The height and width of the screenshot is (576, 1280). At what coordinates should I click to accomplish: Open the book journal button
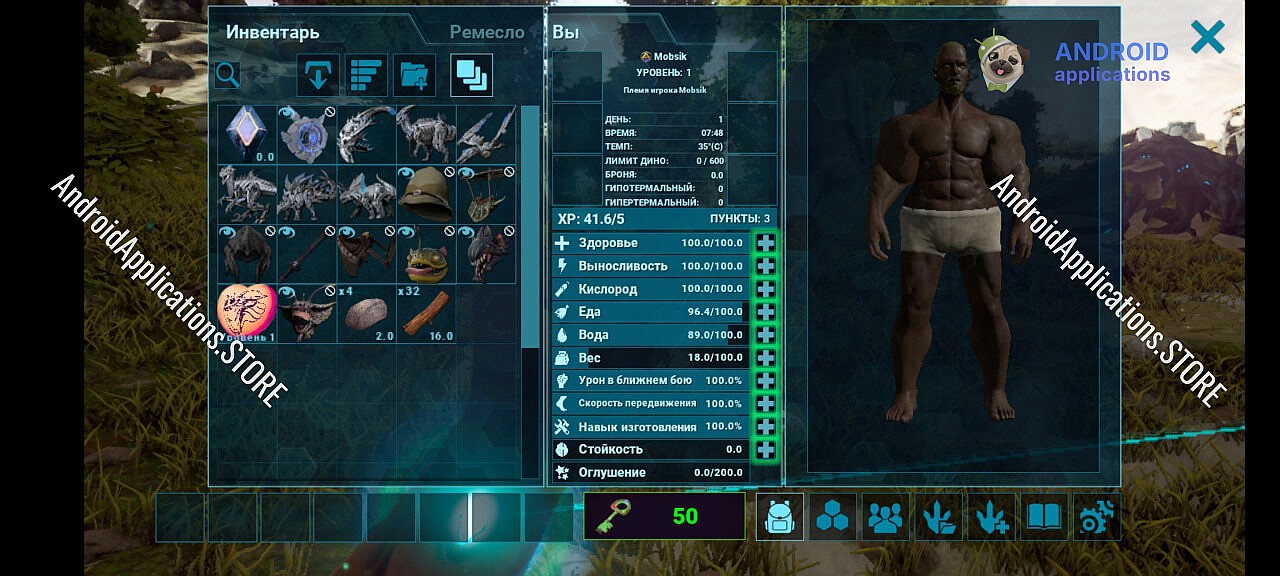tap(1044, 517)
